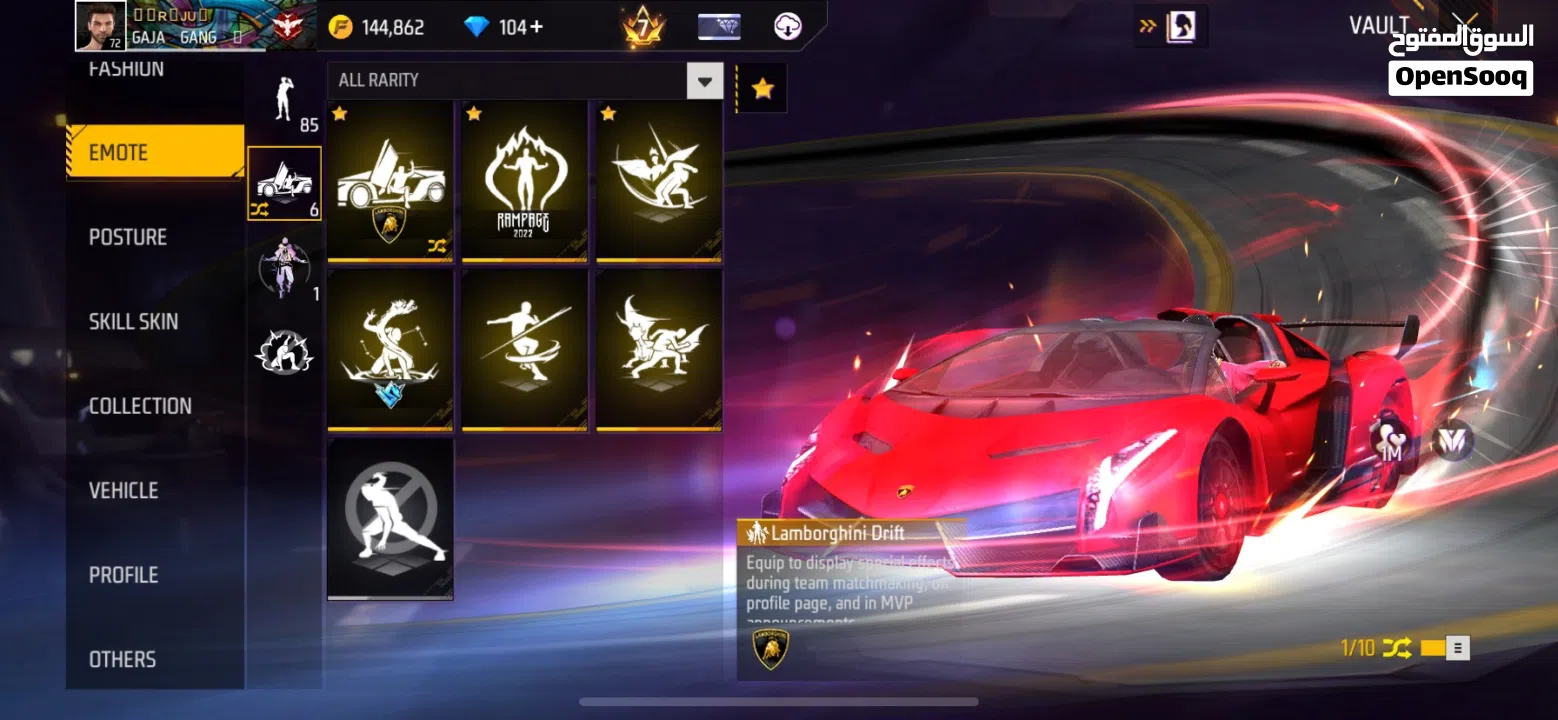Switch to the VEHICLE tab
Image resolution: width=1558 pixels, height=720 pixels.
coord(122,490)
